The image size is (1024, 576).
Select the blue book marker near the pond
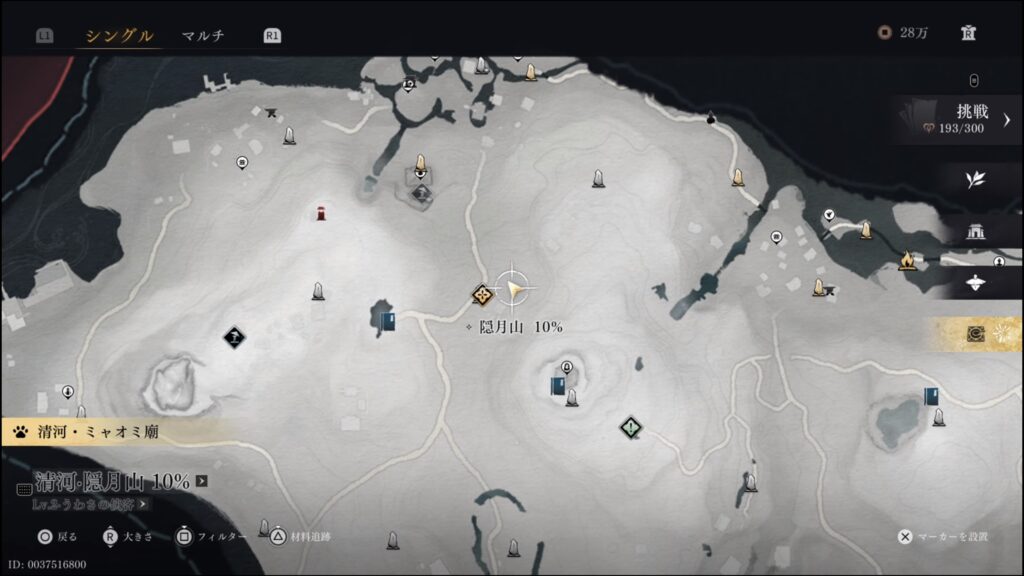click(x=387, y=320)
